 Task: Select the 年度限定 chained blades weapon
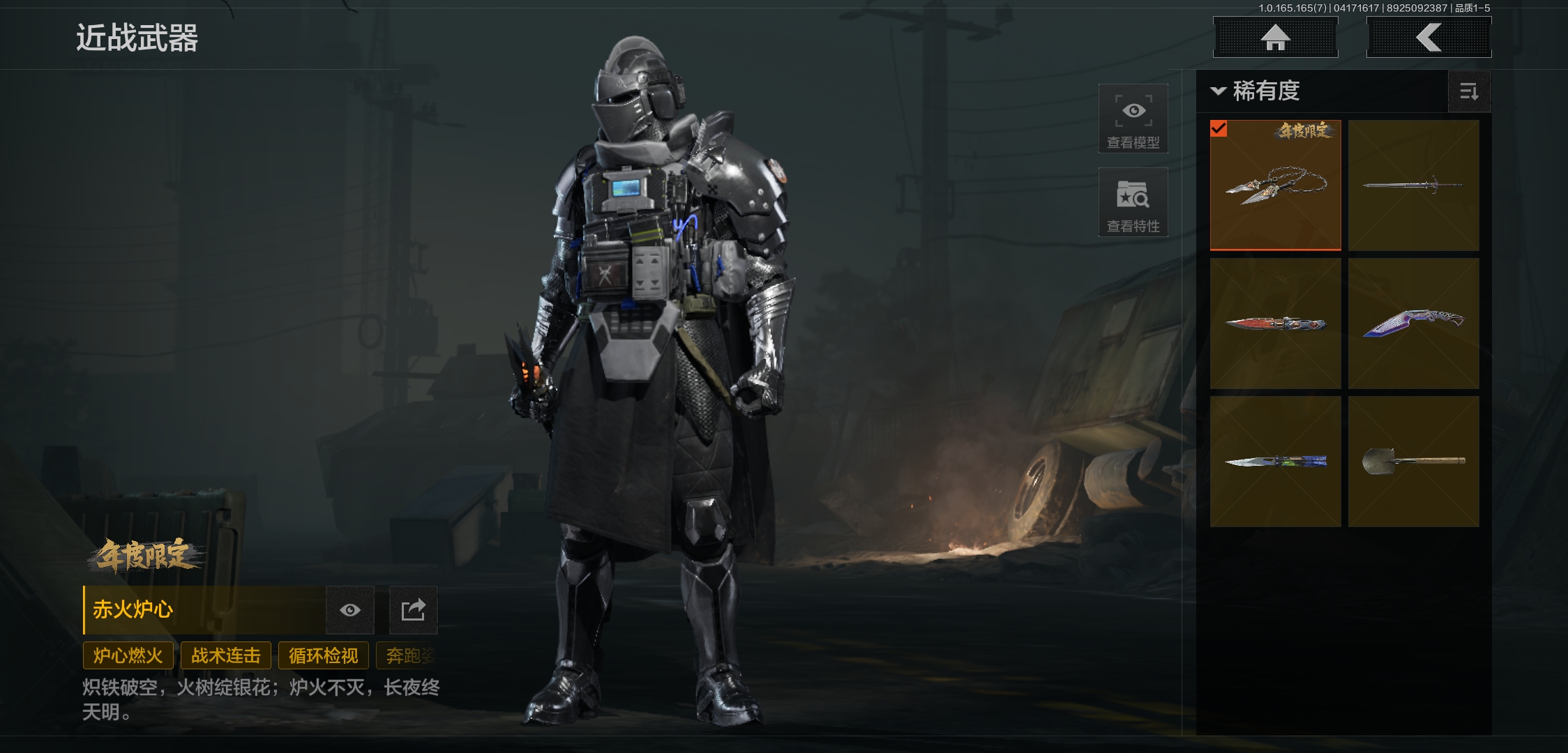(x=1275, y=185)
